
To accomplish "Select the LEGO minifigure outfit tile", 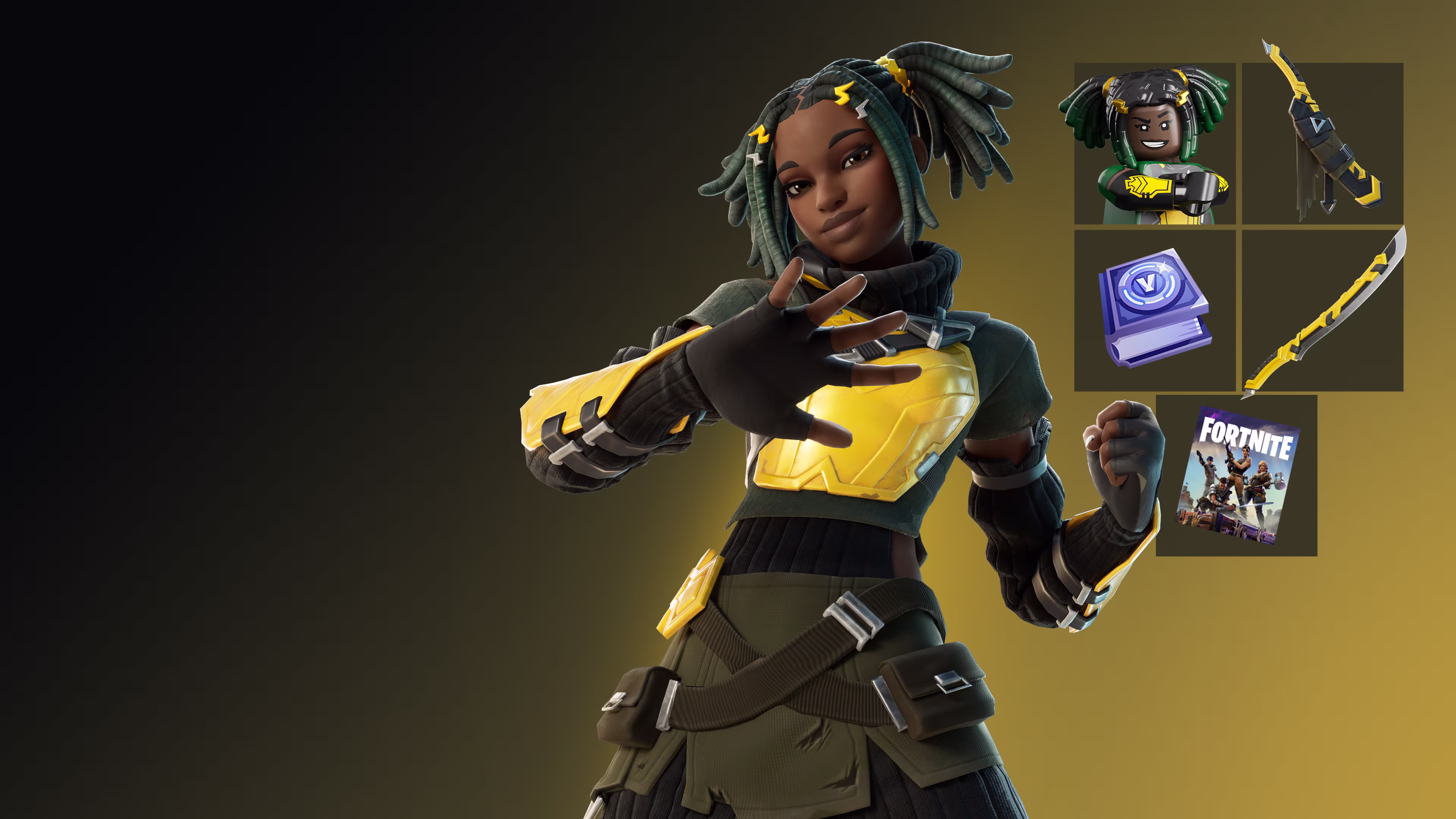I will (1154, 144).
